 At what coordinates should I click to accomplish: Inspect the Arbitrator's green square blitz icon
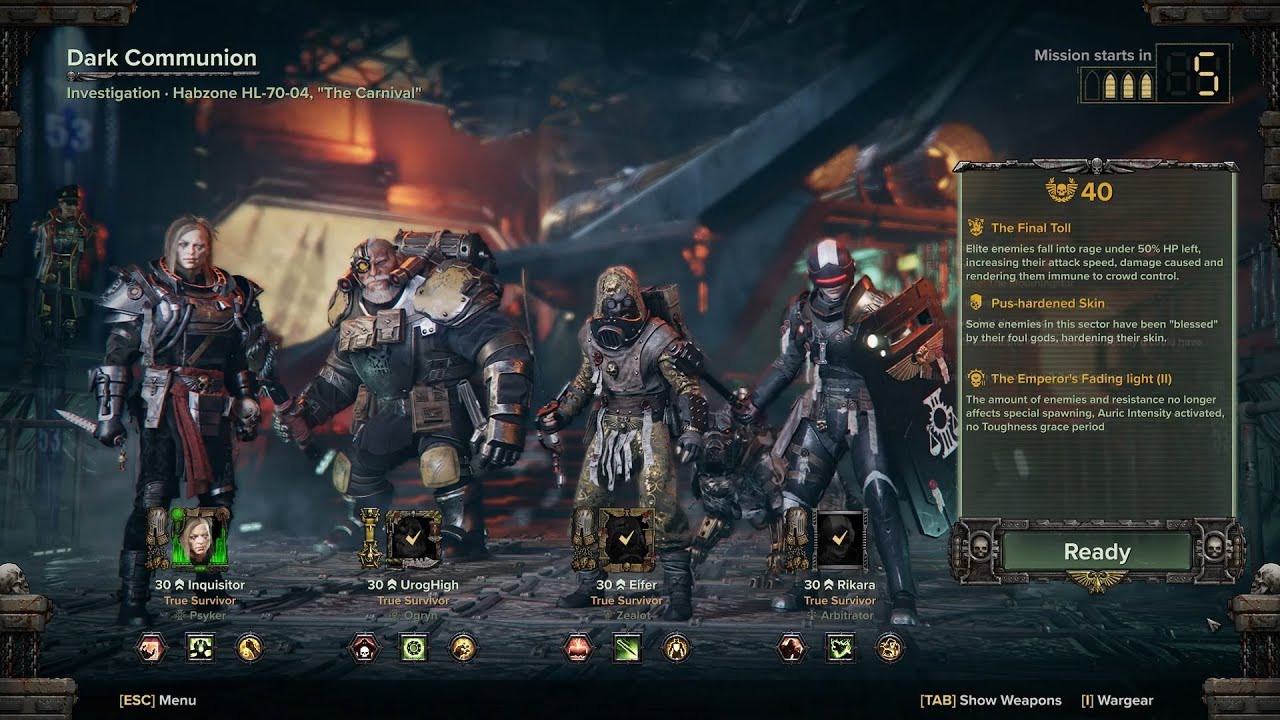(840, 648)
